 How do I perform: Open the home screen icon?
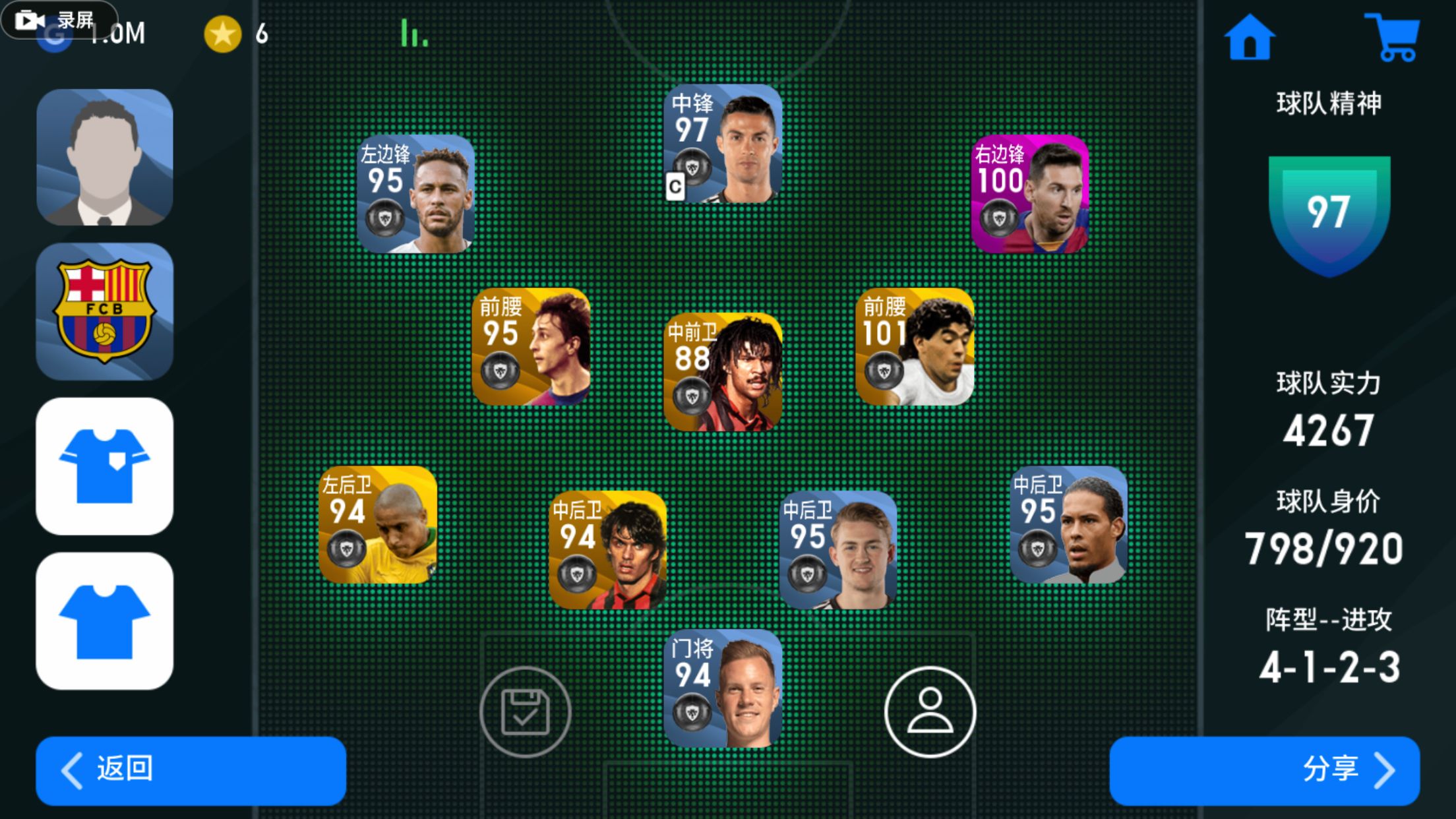1249,38
